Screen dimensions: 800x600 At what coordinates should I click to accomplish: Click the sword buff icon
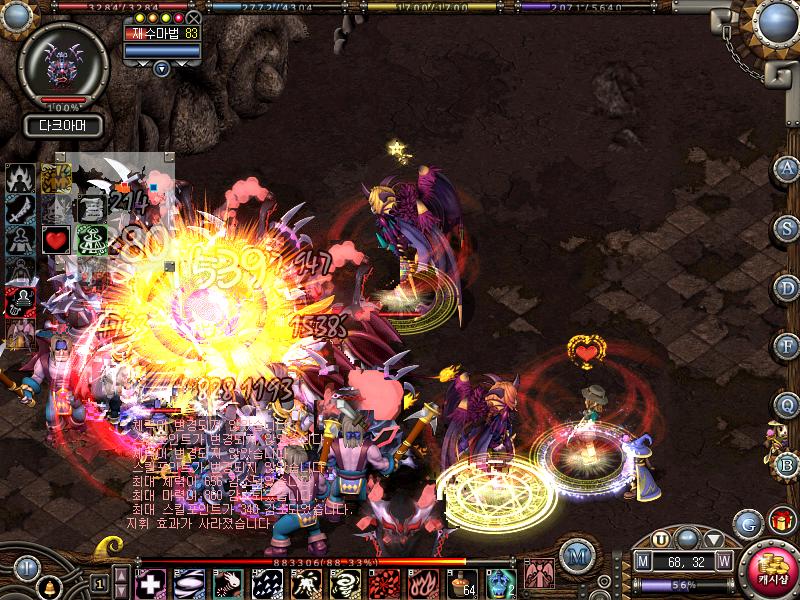pos(20,210)
